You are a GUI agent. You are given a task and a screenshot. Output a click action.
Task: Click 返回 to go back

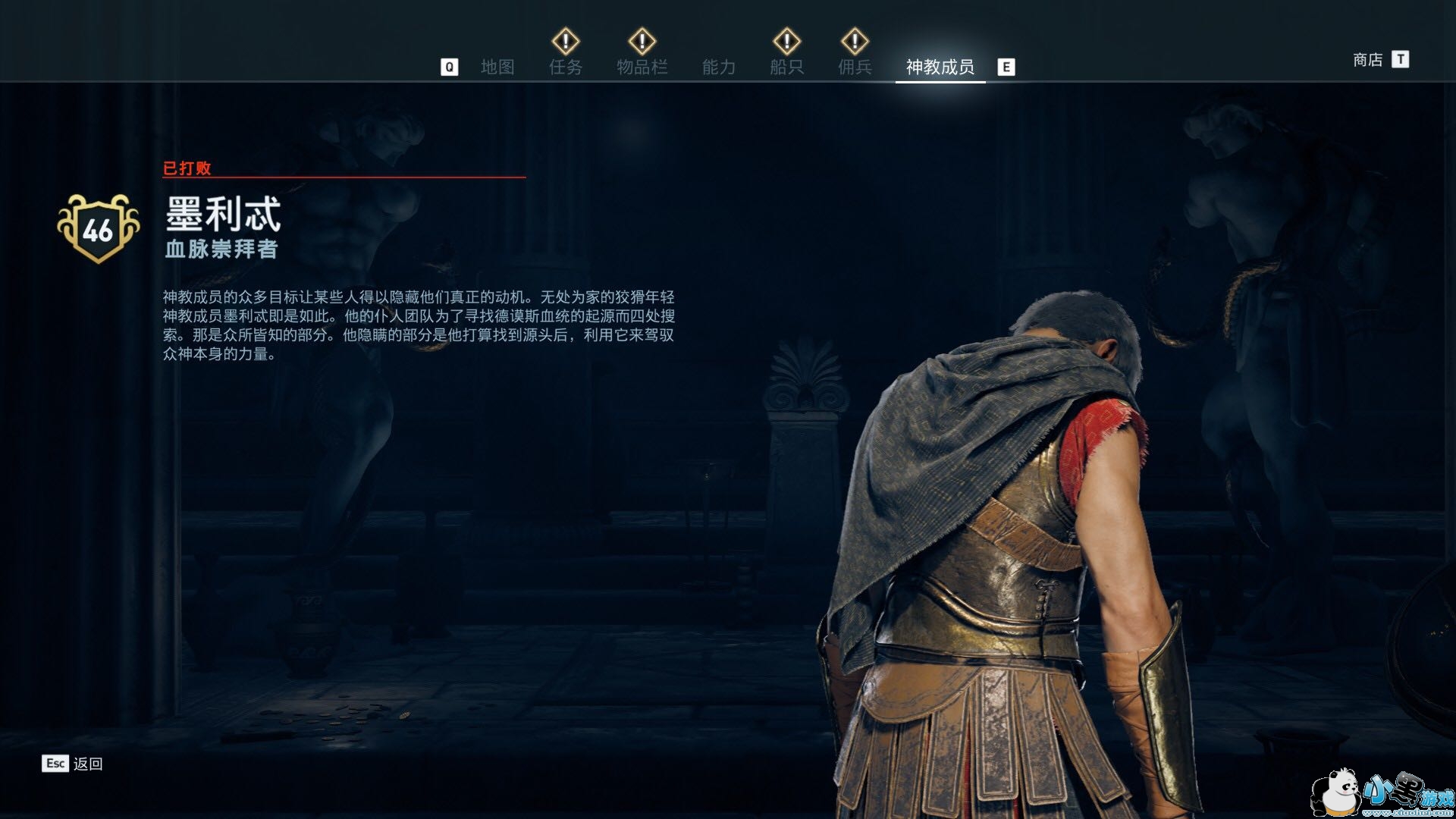[87, 764]
